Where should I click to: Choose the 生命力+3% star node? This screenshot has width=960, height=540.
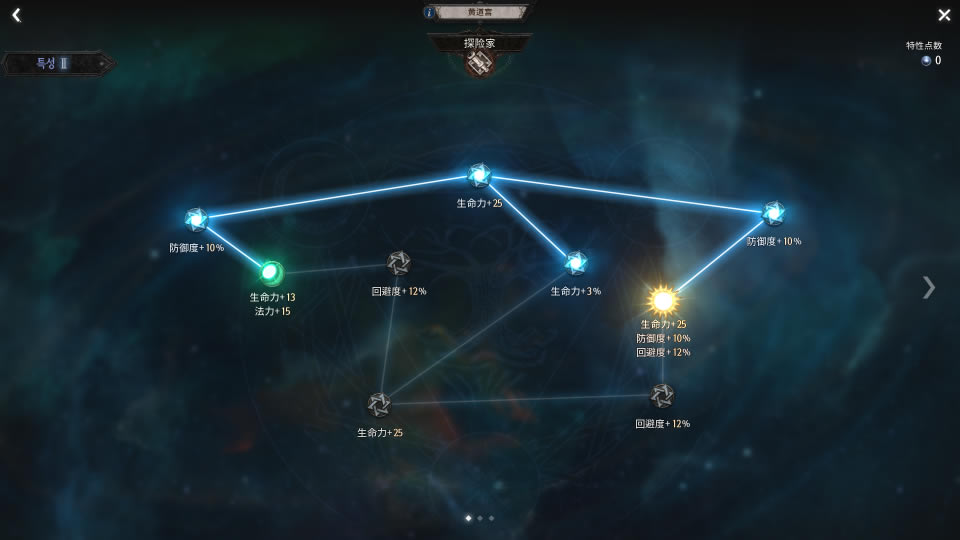(x=576, y=263)
